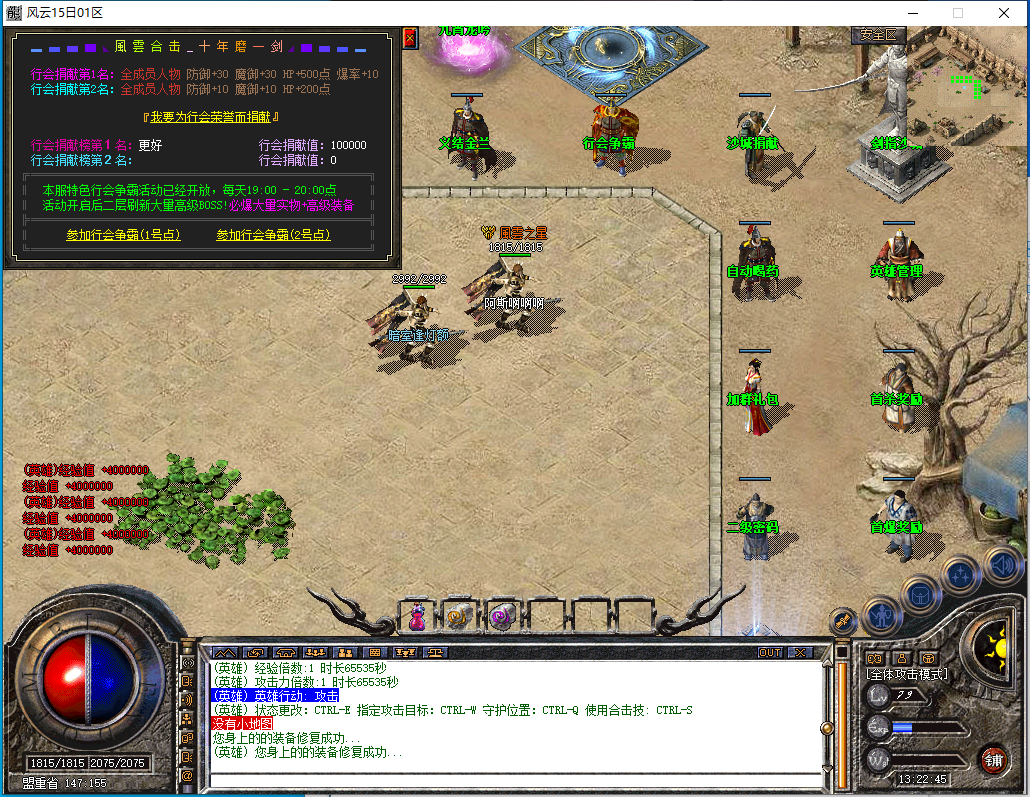Open the character status round button
This screenshot has width=1030, height=797.
[x=882, y=614]
